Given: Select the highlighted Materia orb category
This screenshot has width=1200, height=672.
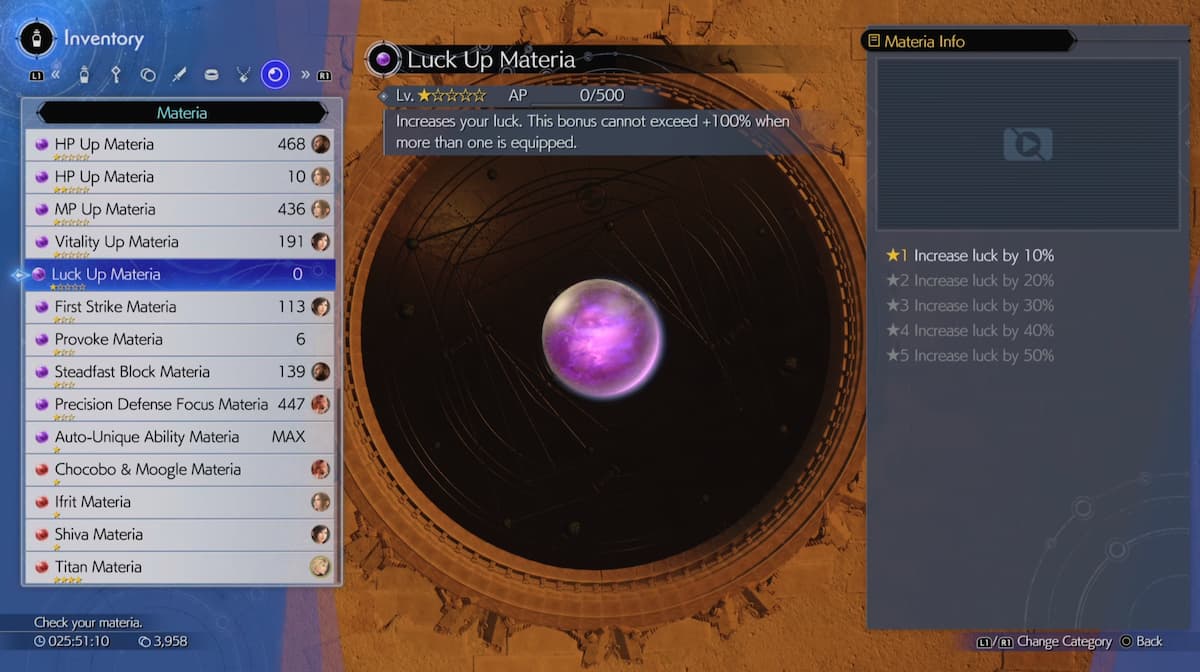Looking at the screenshot, I should [x=275, y=74].
